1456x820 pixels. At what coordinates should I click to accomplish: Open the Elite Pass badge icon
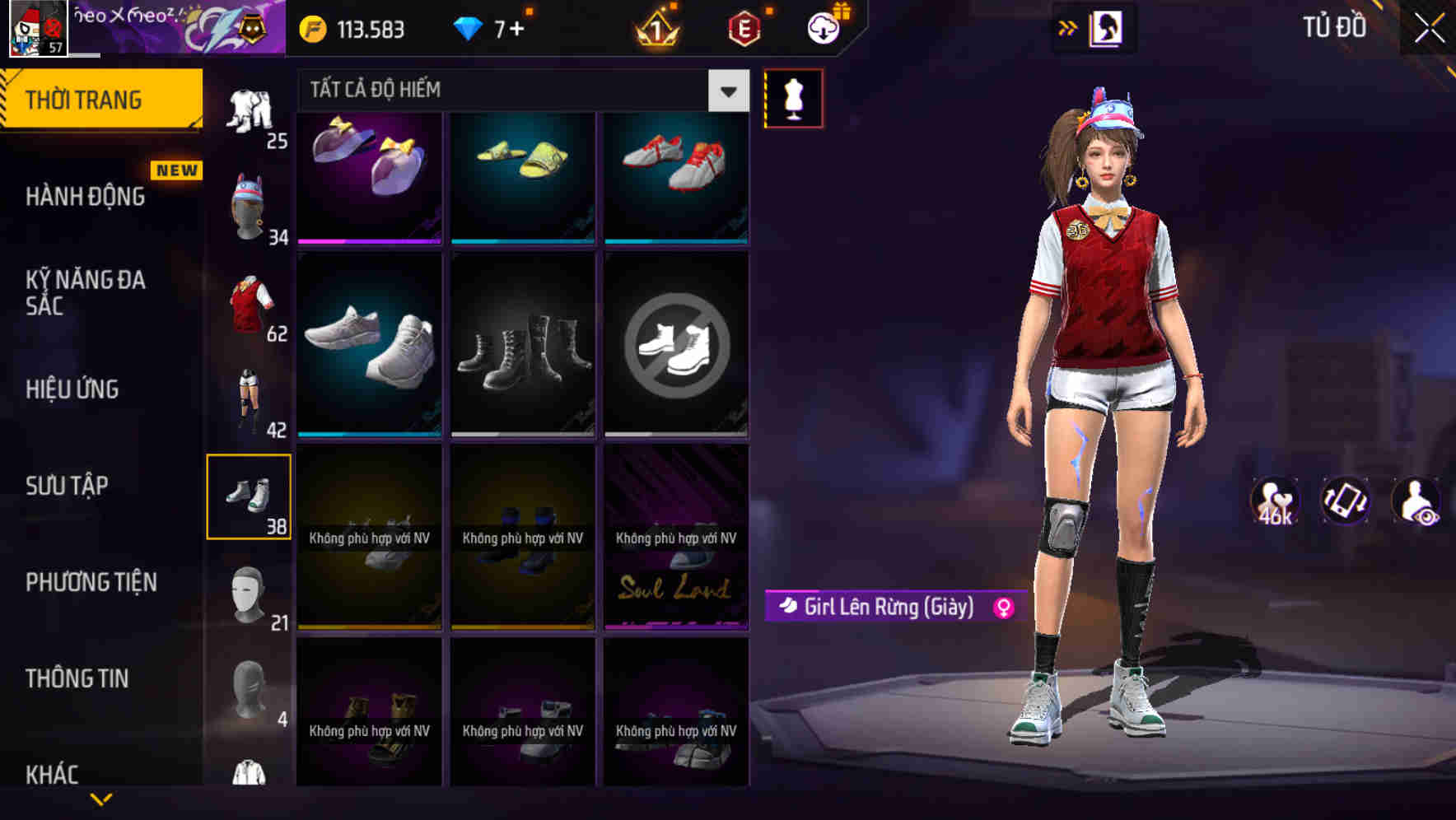click(x=743, y=27)
